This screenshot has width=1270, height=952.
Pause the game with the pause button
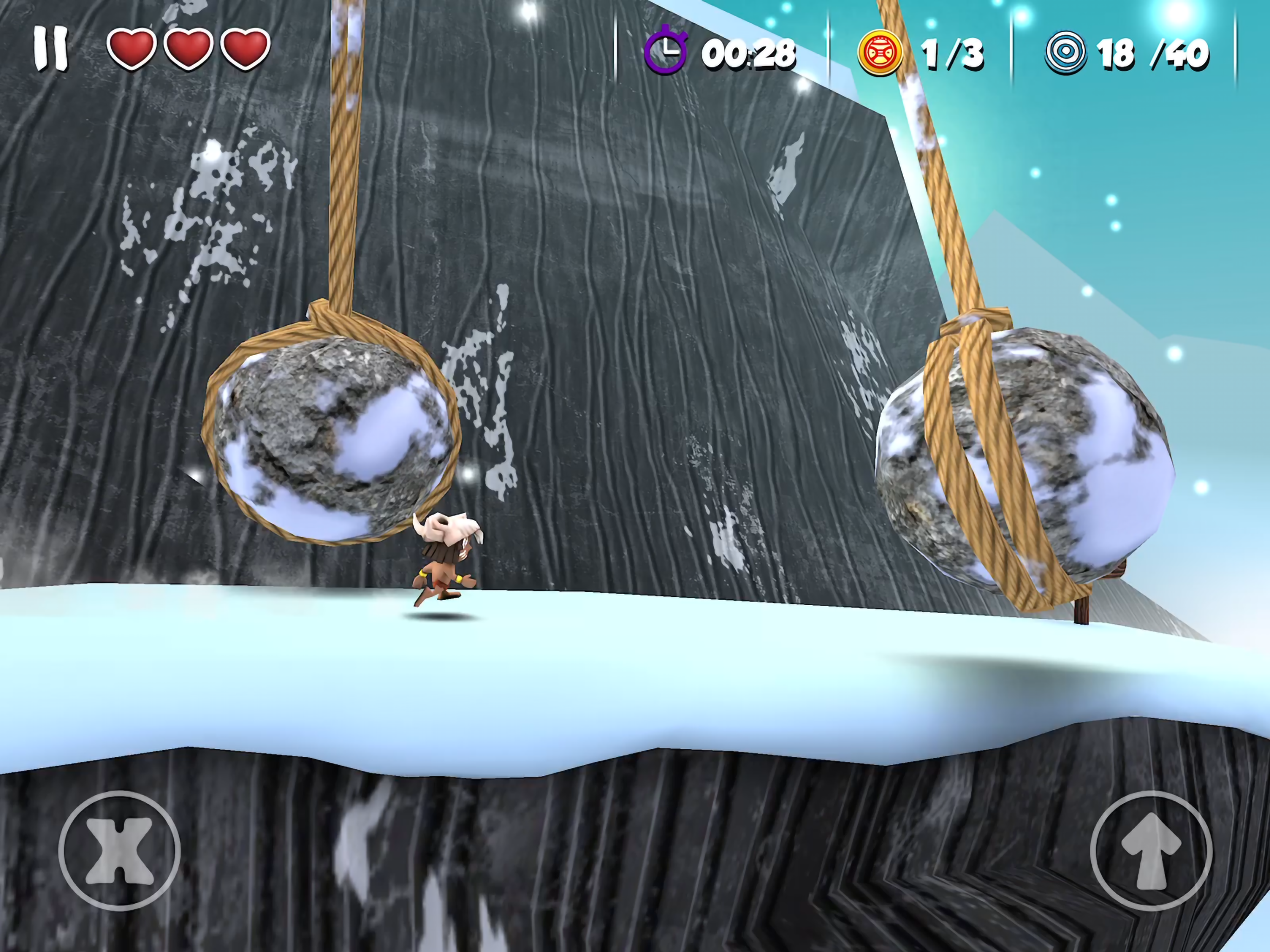(51, 49)
